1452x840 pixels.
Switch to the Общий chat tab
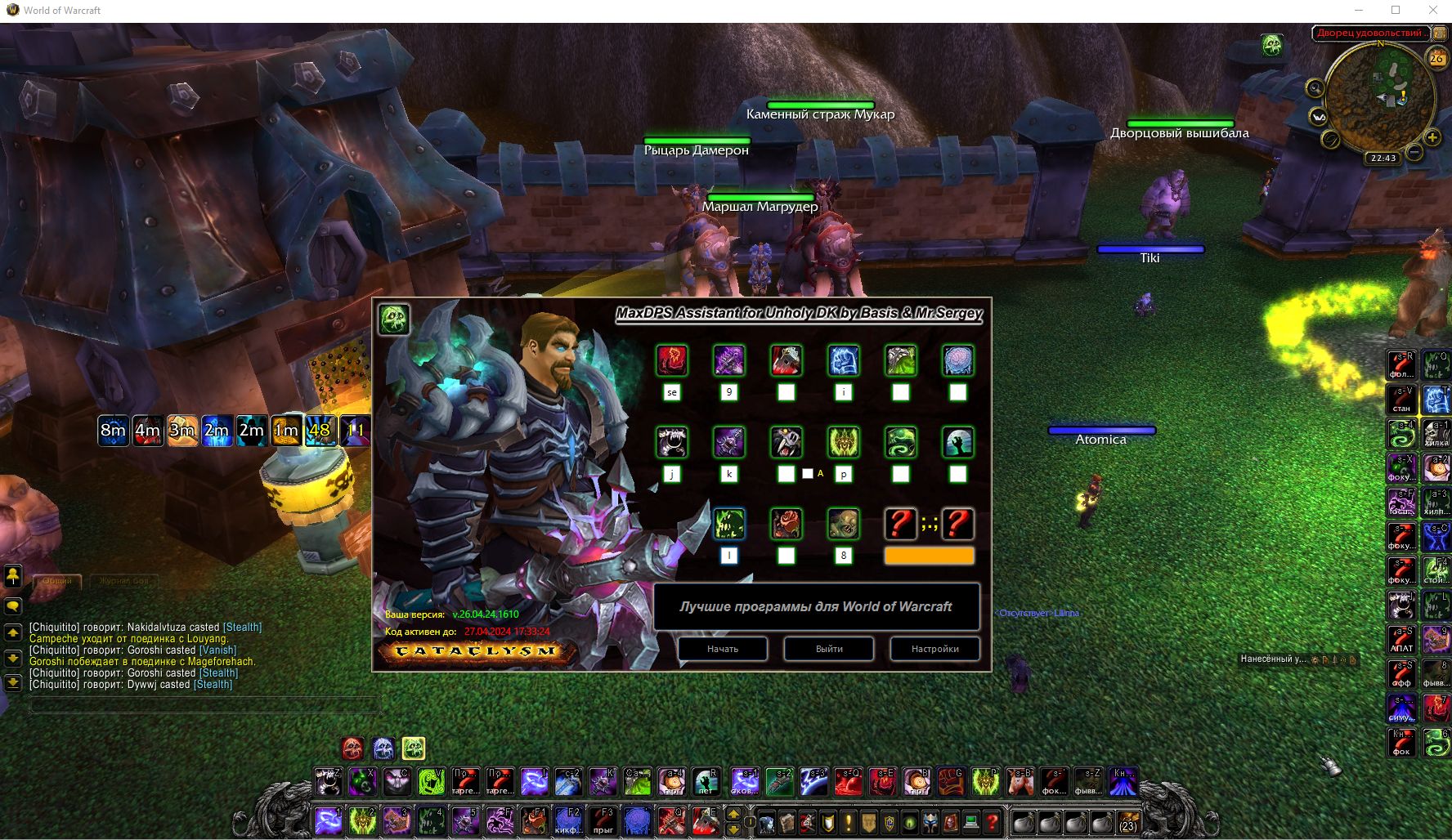point(57,581)
